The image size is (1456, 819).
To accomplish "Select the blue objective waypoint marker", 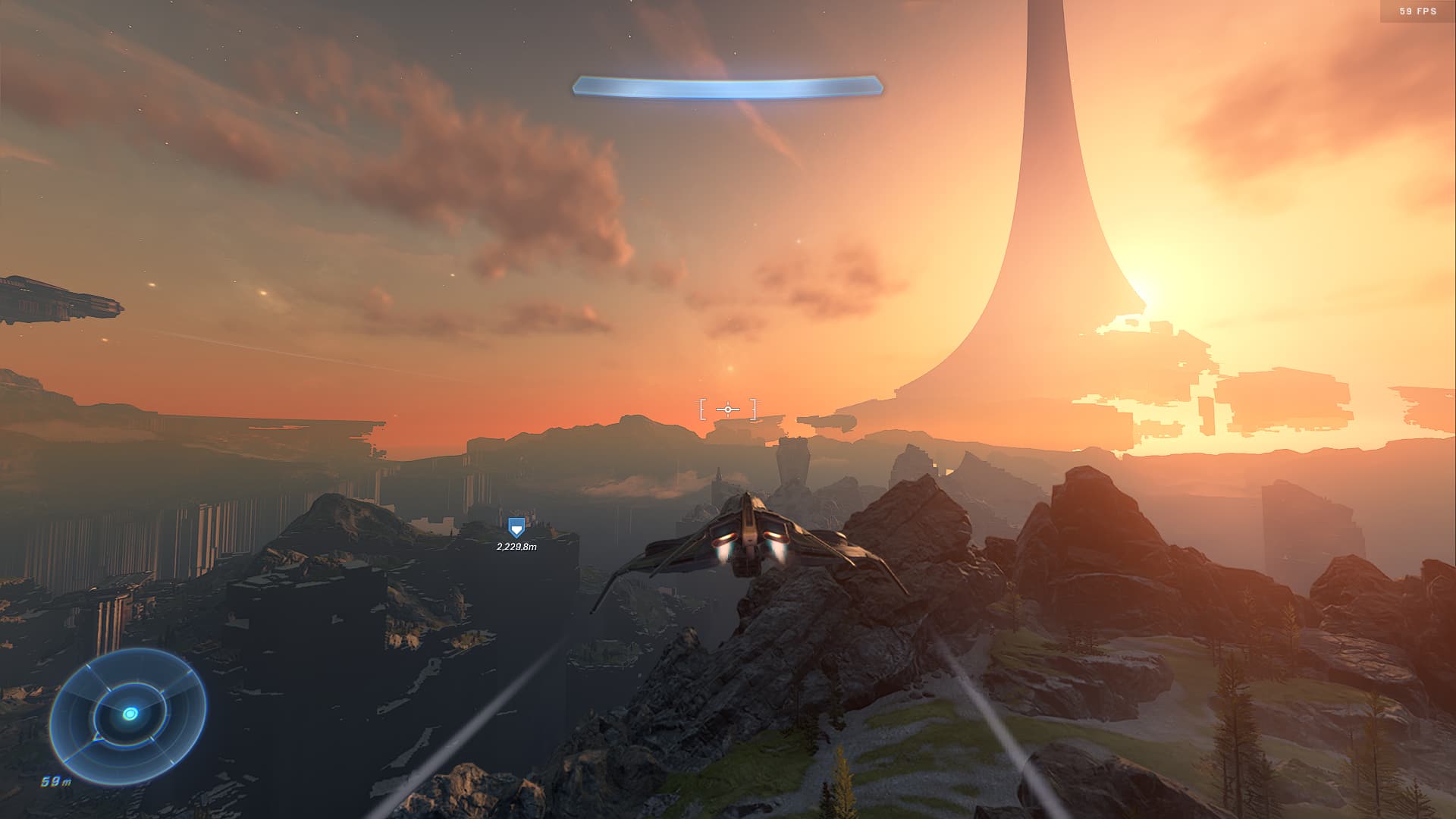I will coord(516,528).
